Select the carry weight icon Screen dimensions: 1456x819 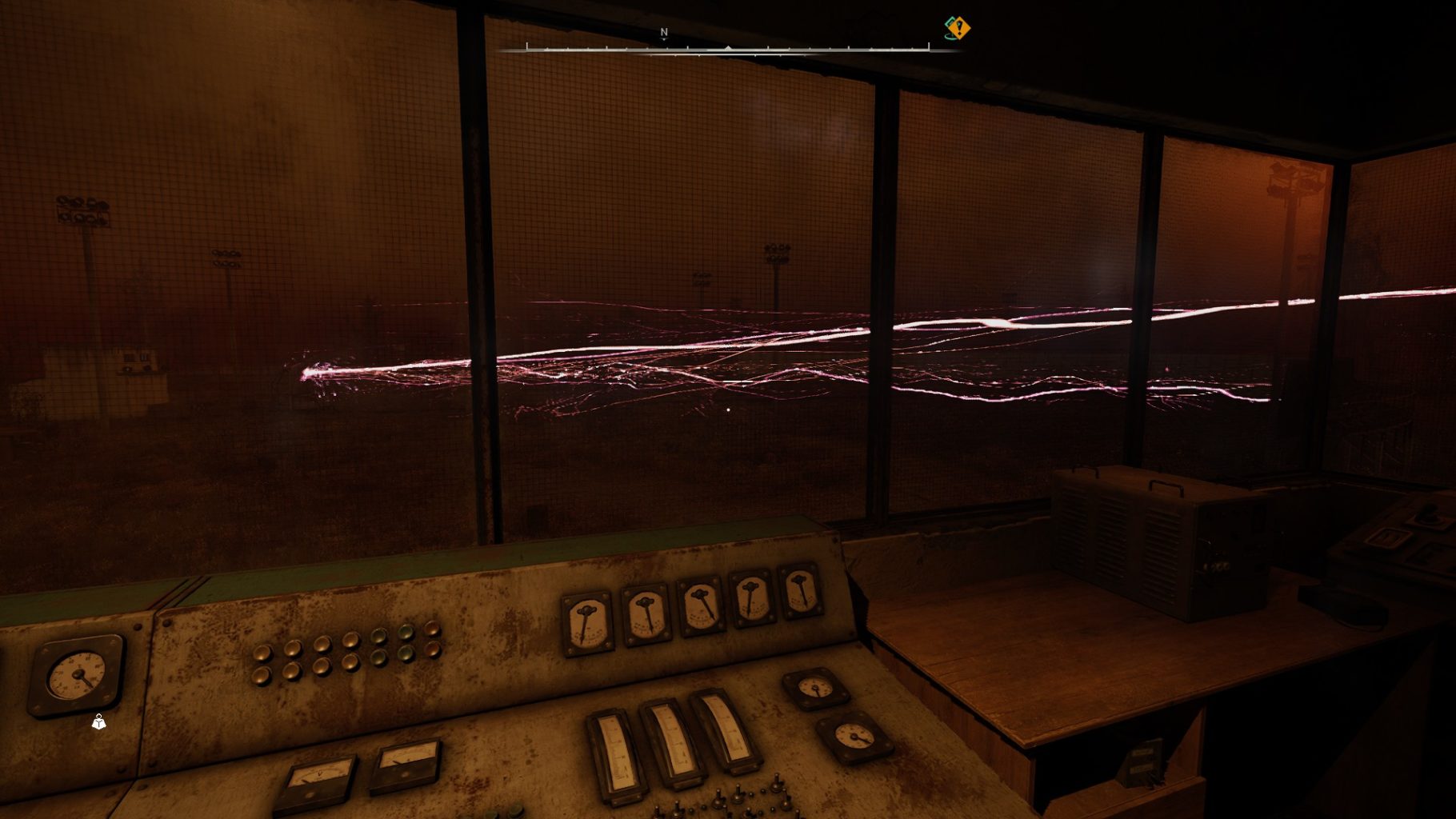tap(98, 722)
